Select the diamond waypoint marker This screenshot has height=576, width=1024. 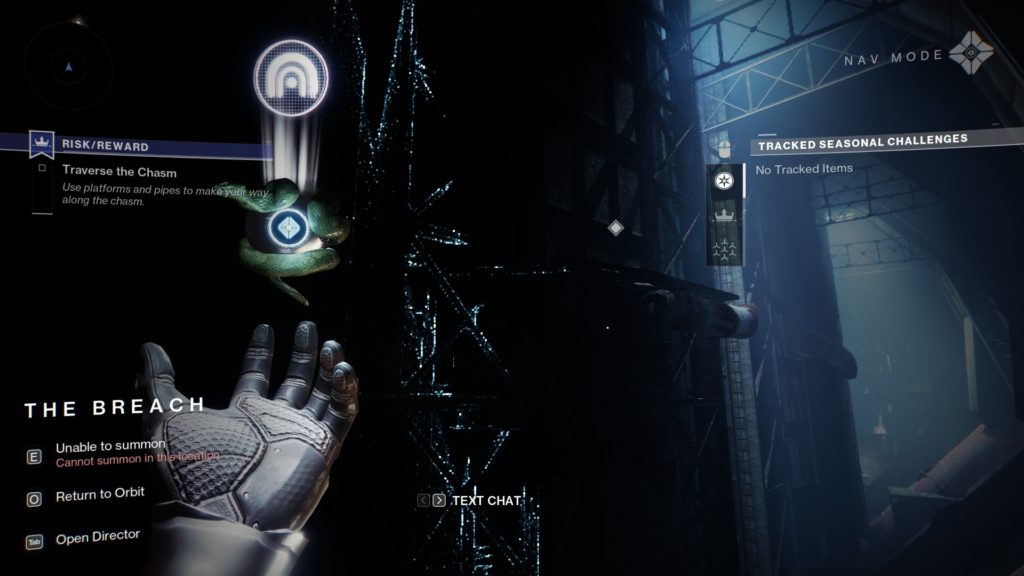click(x=616, y=228)
